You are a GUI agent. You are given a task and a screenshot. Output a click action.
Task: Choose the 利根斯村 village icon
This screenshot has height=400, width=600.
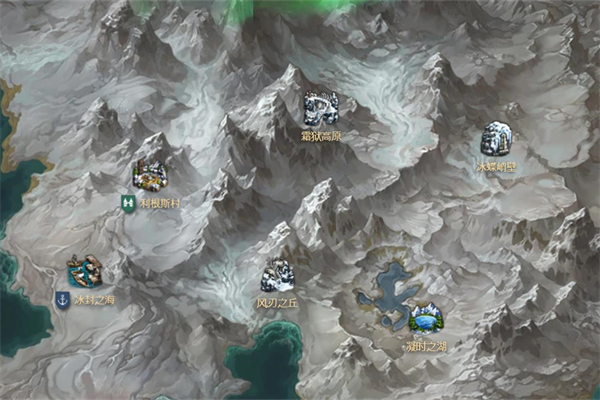coord(150,175)
